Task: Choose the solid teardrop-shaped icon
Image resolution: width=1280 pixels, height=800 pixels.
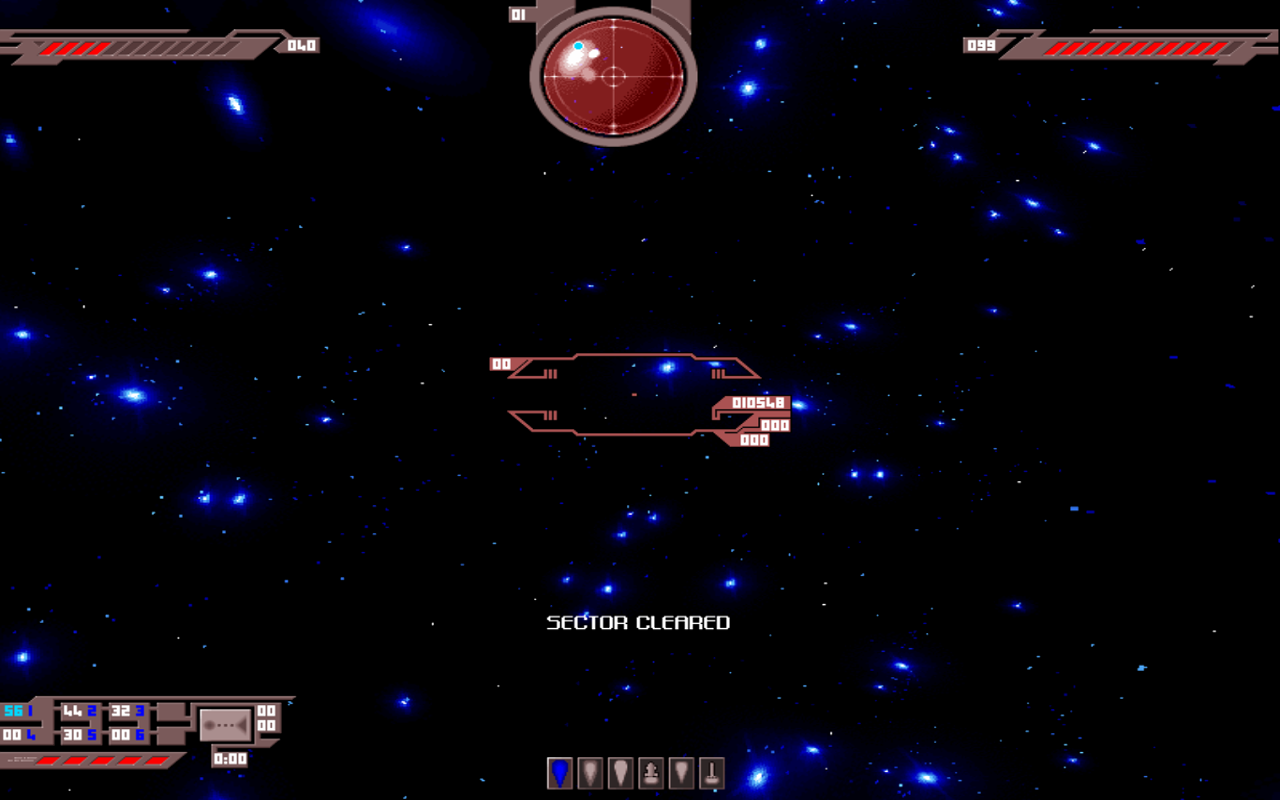Action: tap(621, 773)
